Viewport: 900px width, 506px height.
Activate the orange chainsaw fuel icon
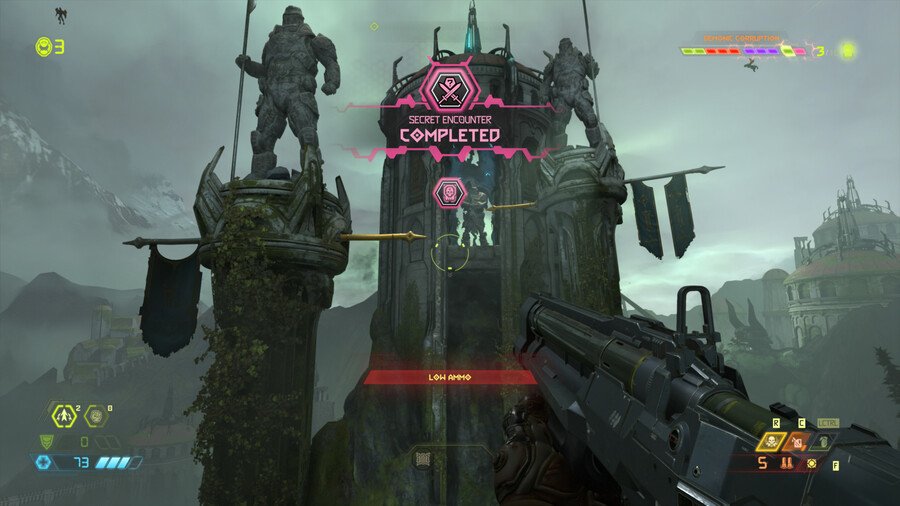point(799,442)
